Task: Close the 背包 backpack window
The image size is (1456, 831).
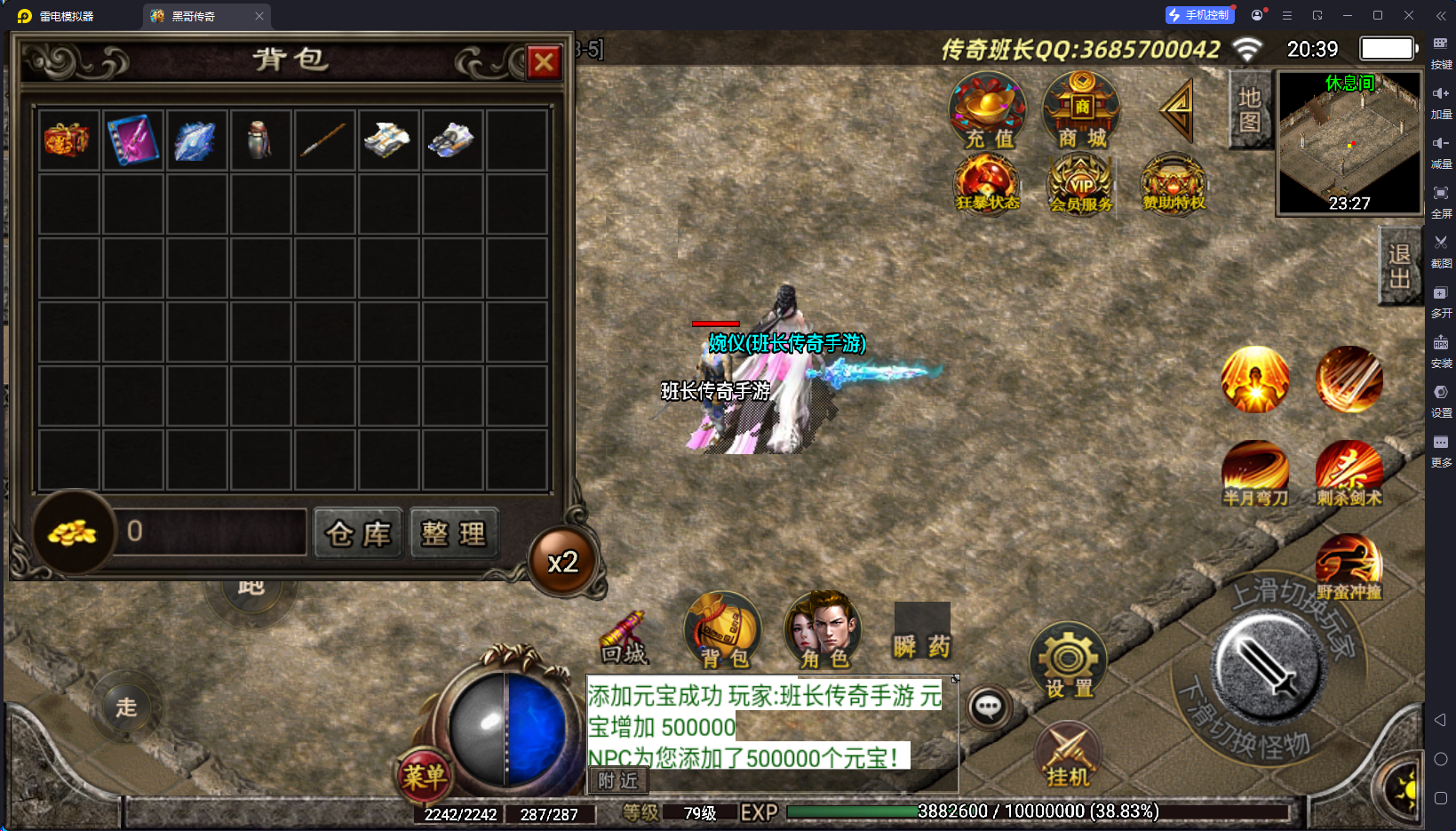Action: click(x=544, y=62)
